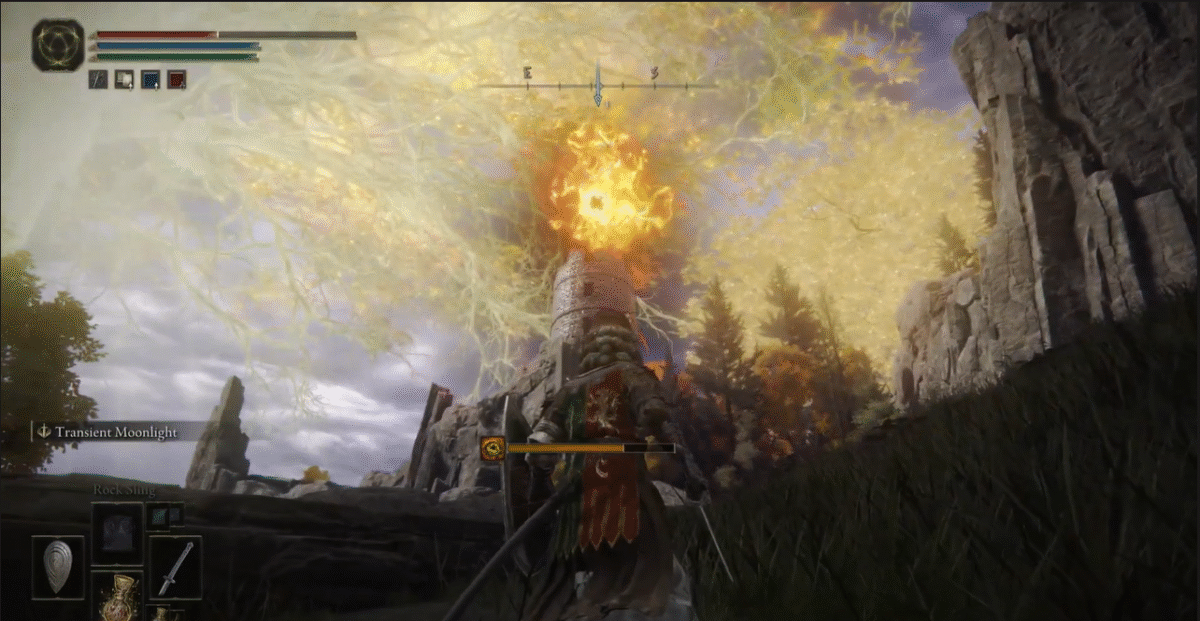Select the blue square status buff icon

pos(150,79)
